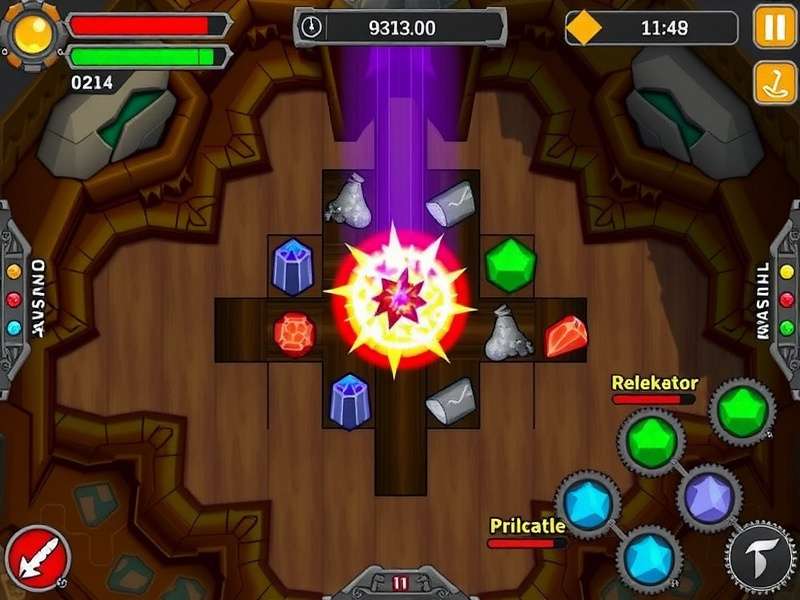Select the orange octagonal gem tile

[x=294, y=333]
